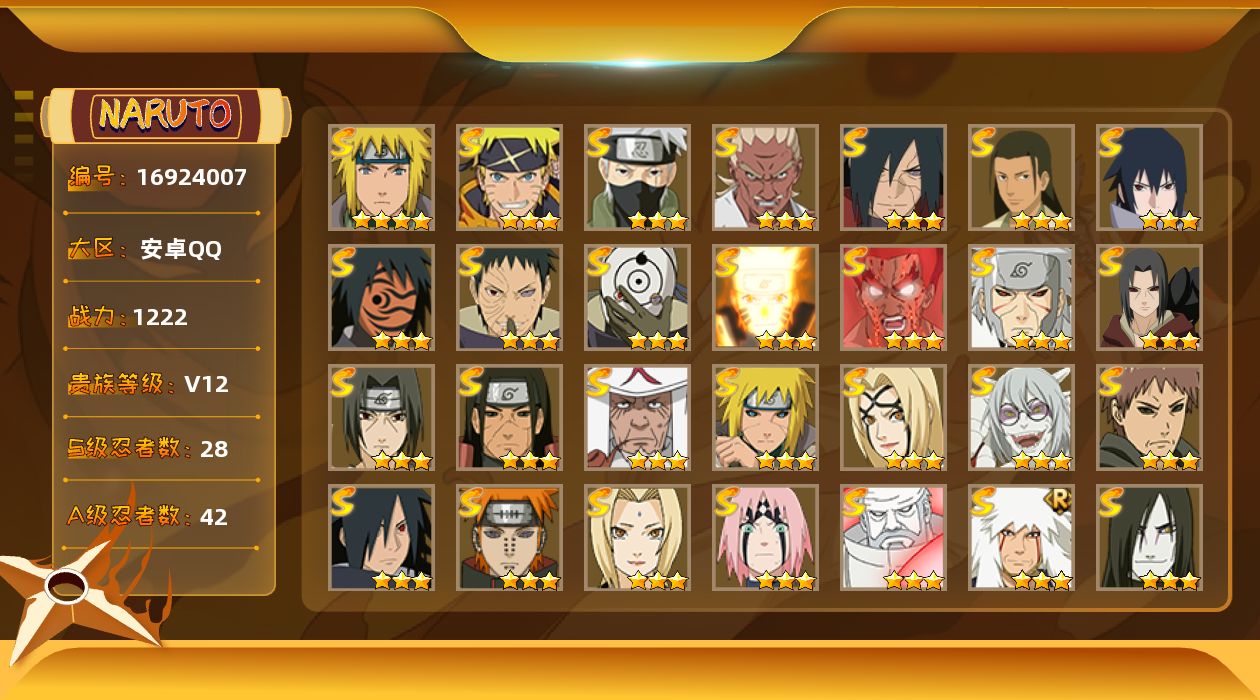Select Naruto with the yellow and black headband
The image size is (1260, 700).
pos(509,178)
